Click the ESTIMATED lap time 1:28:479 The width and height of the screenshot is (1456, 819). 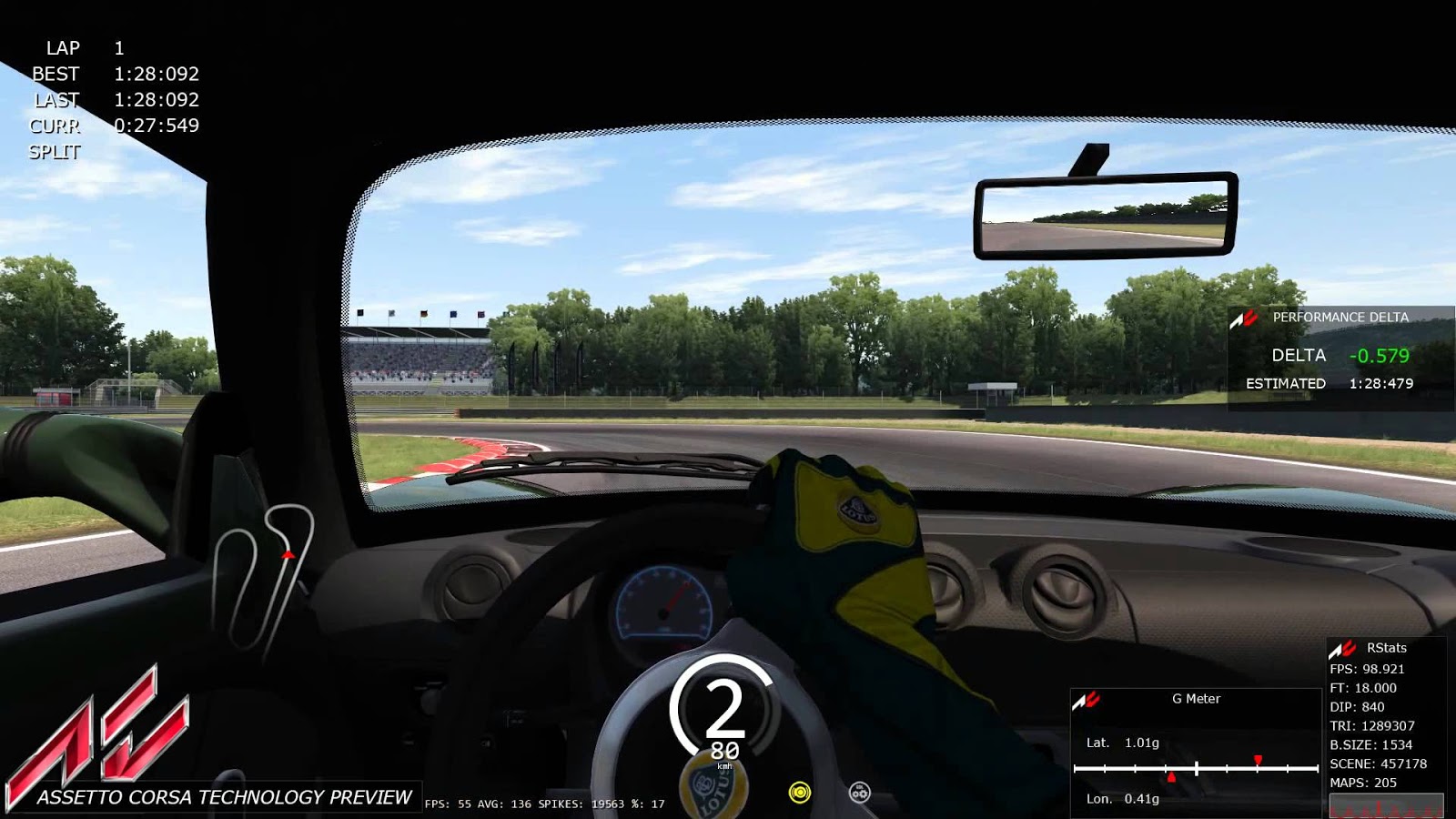tap(1380, 385)
